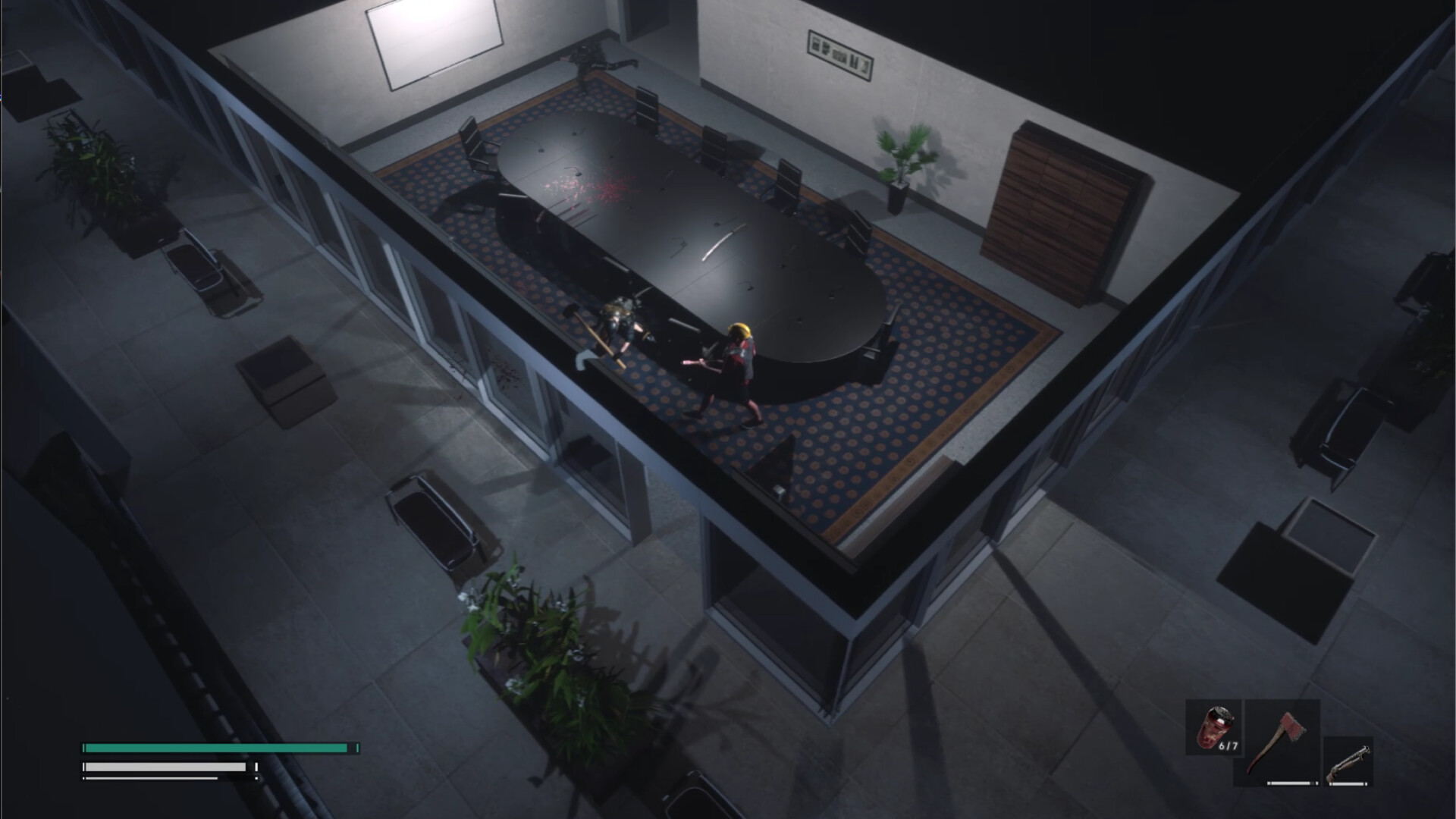
Task: Click the blood splatter on the conference table
Action: coord(595,186)
